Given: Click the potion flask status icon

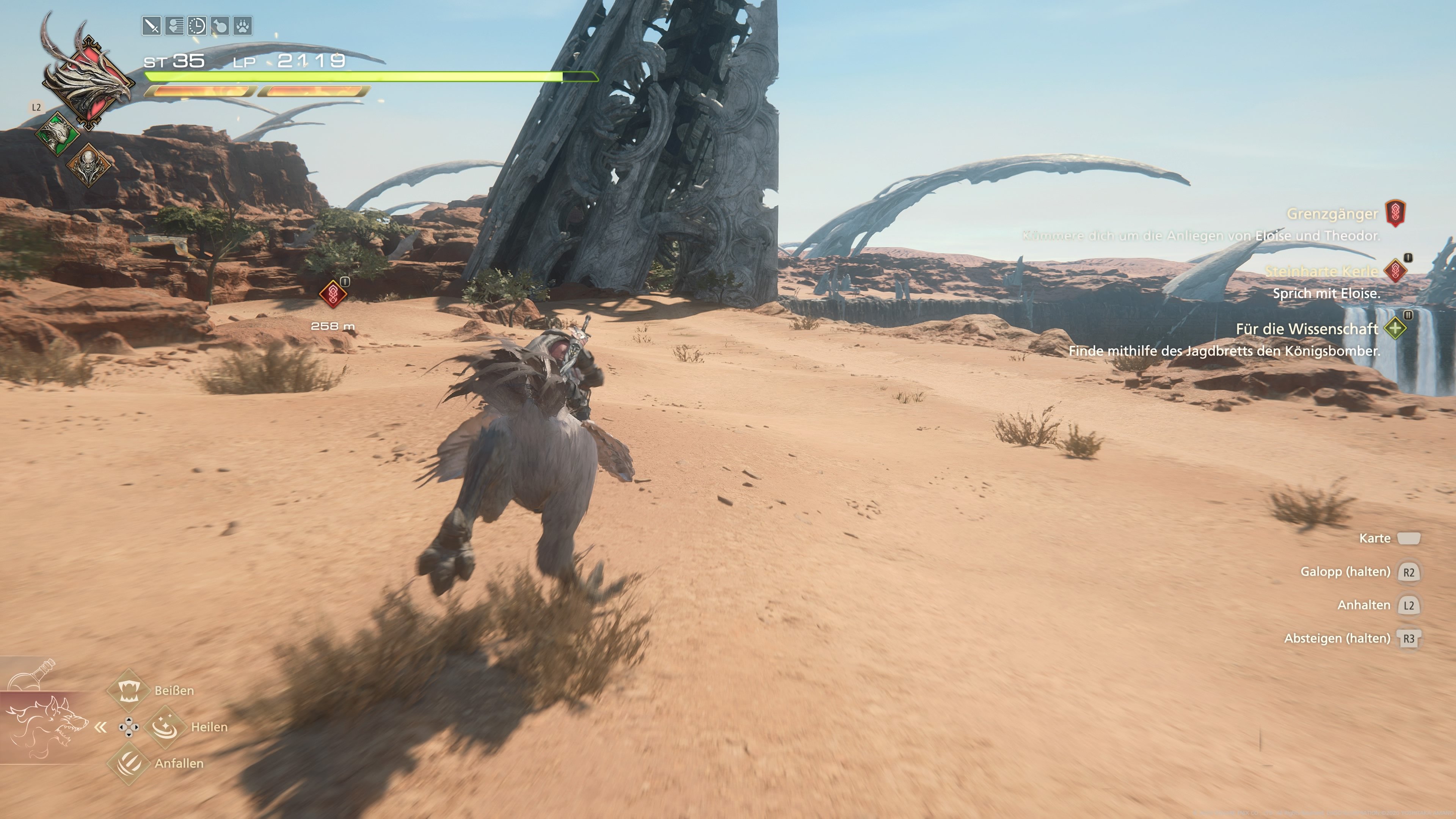Looking at the screenshot, I should 220,26.
